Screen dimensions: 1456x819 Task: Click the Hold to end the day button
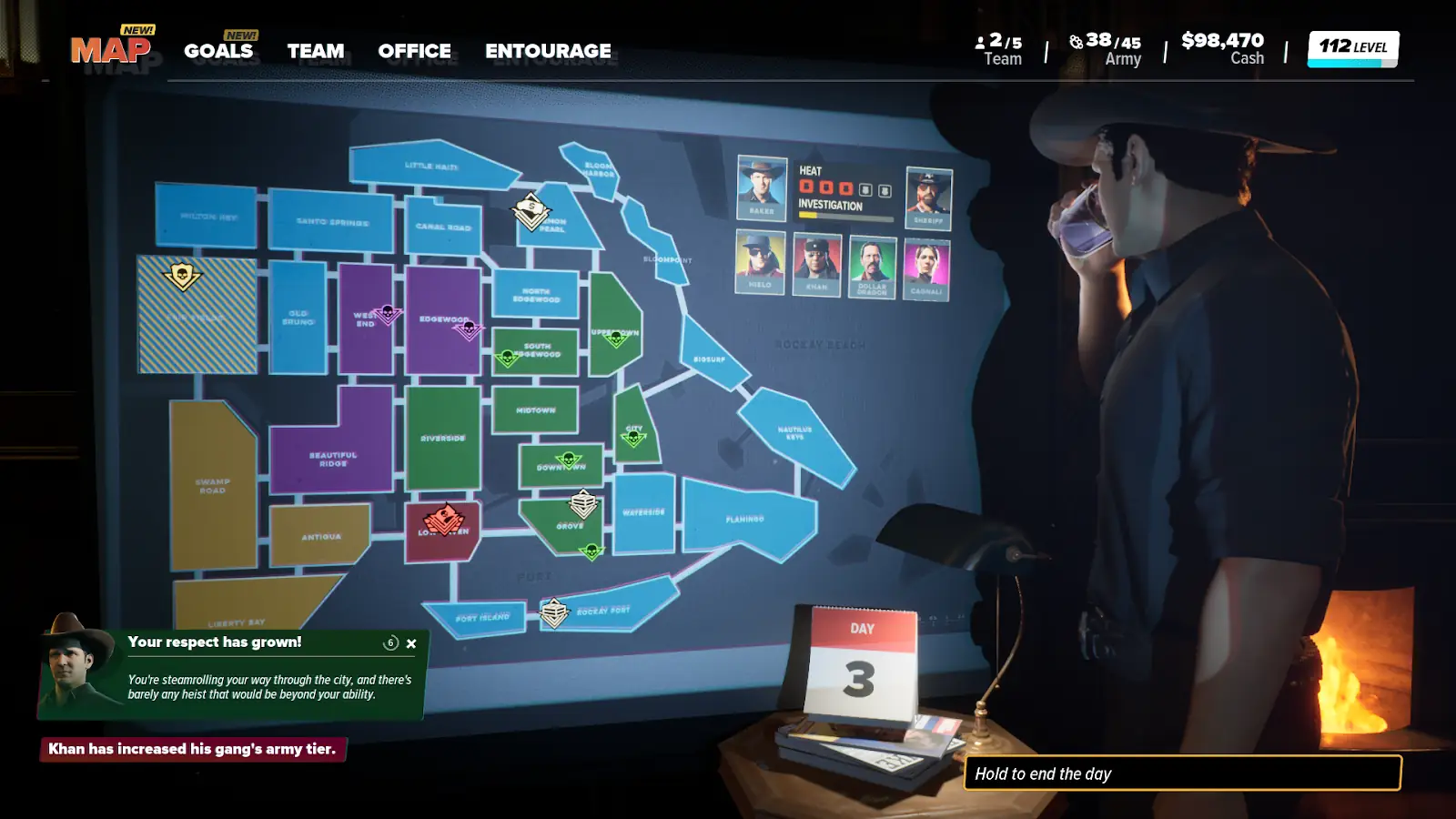(1182, 773)
